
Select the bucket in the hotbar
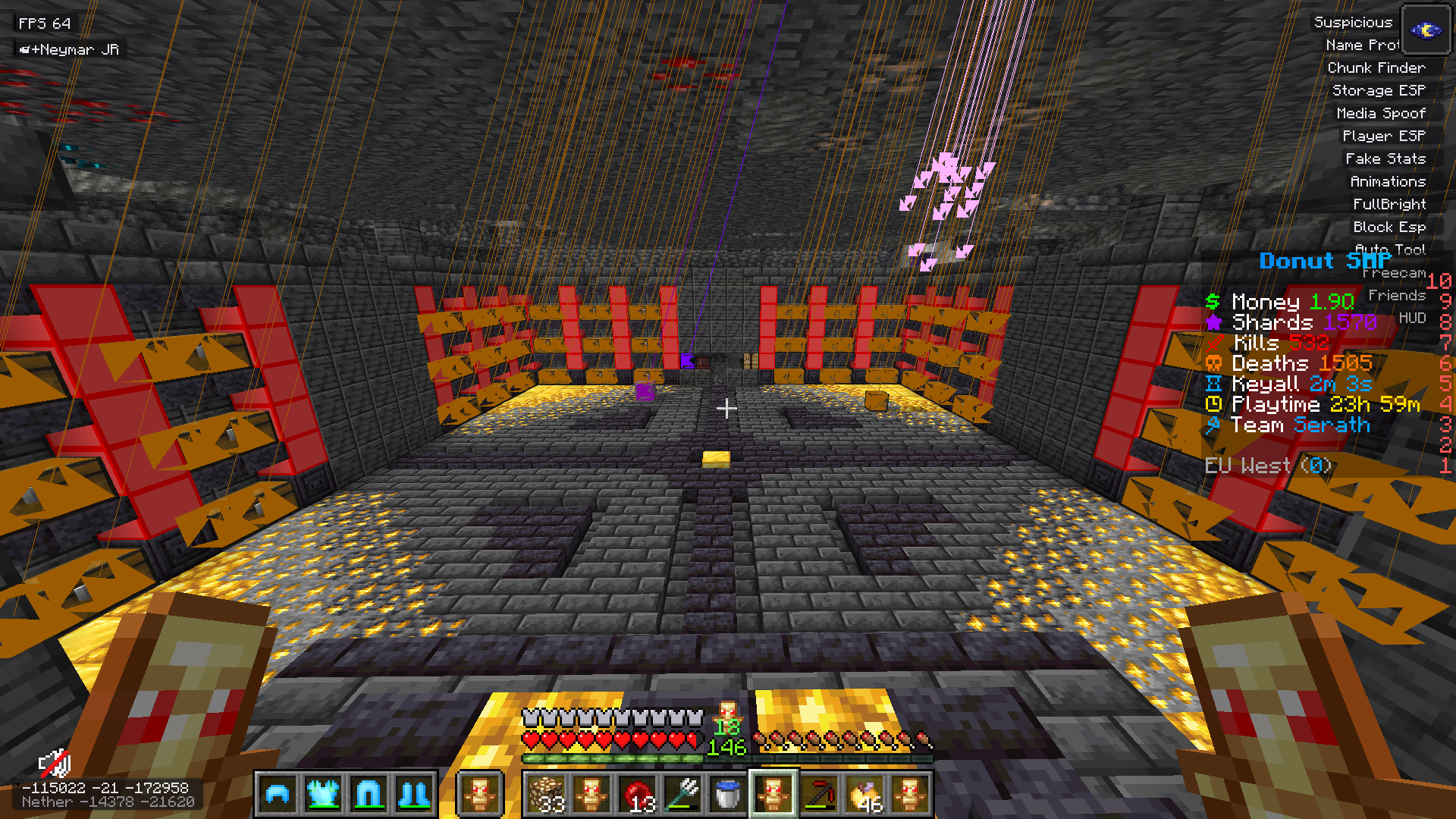coord(726,793)
